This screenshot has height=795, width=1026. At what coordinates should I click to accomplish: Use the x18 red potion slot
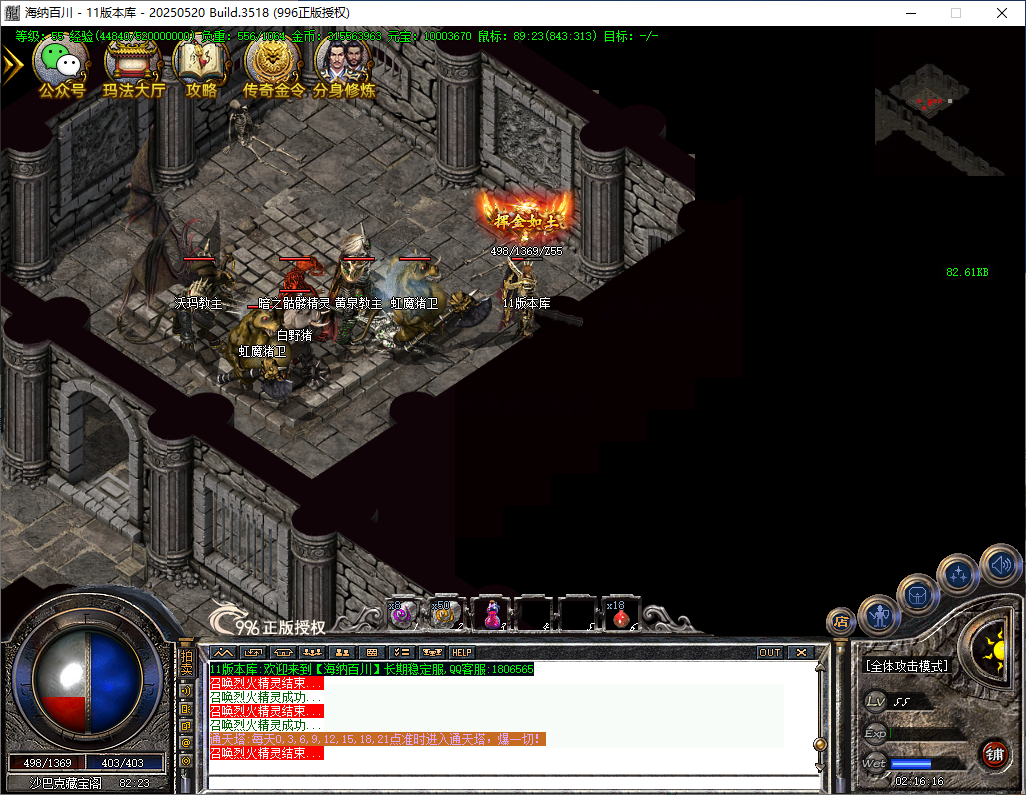click(x=621, y=613)
